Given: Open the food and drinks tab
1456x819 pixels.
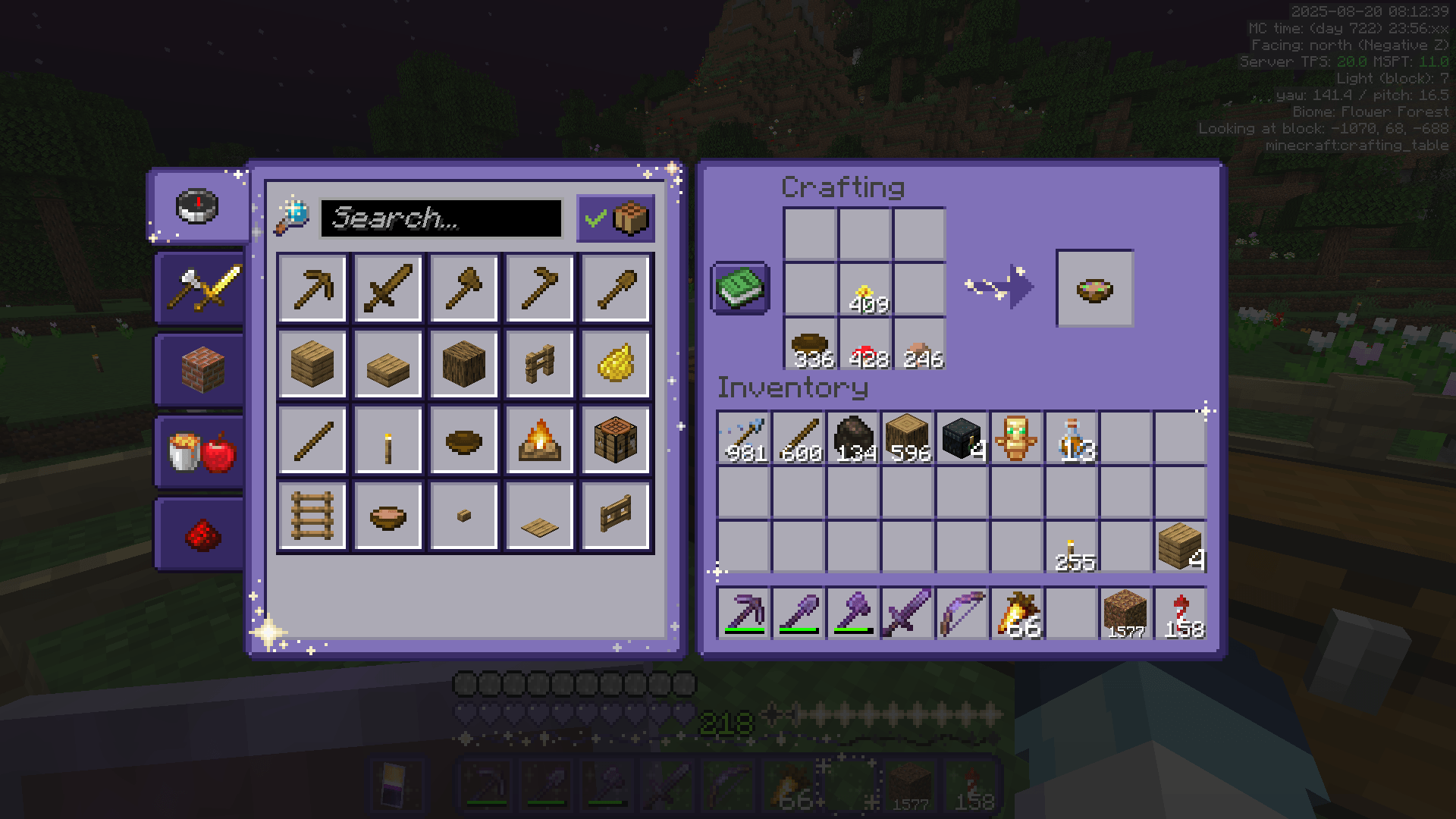Looking at the screenshot, I should (x=197, y=451).
